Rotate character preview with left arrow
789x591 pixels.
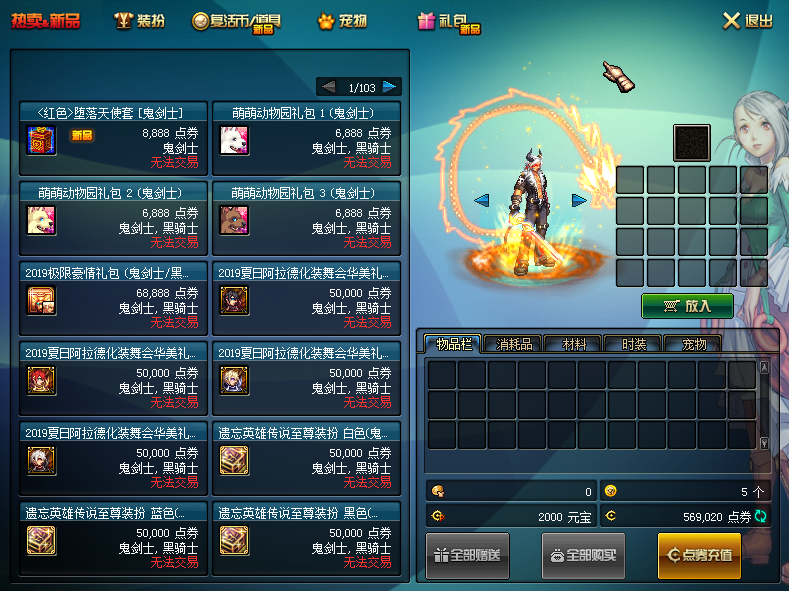point(482,201)
